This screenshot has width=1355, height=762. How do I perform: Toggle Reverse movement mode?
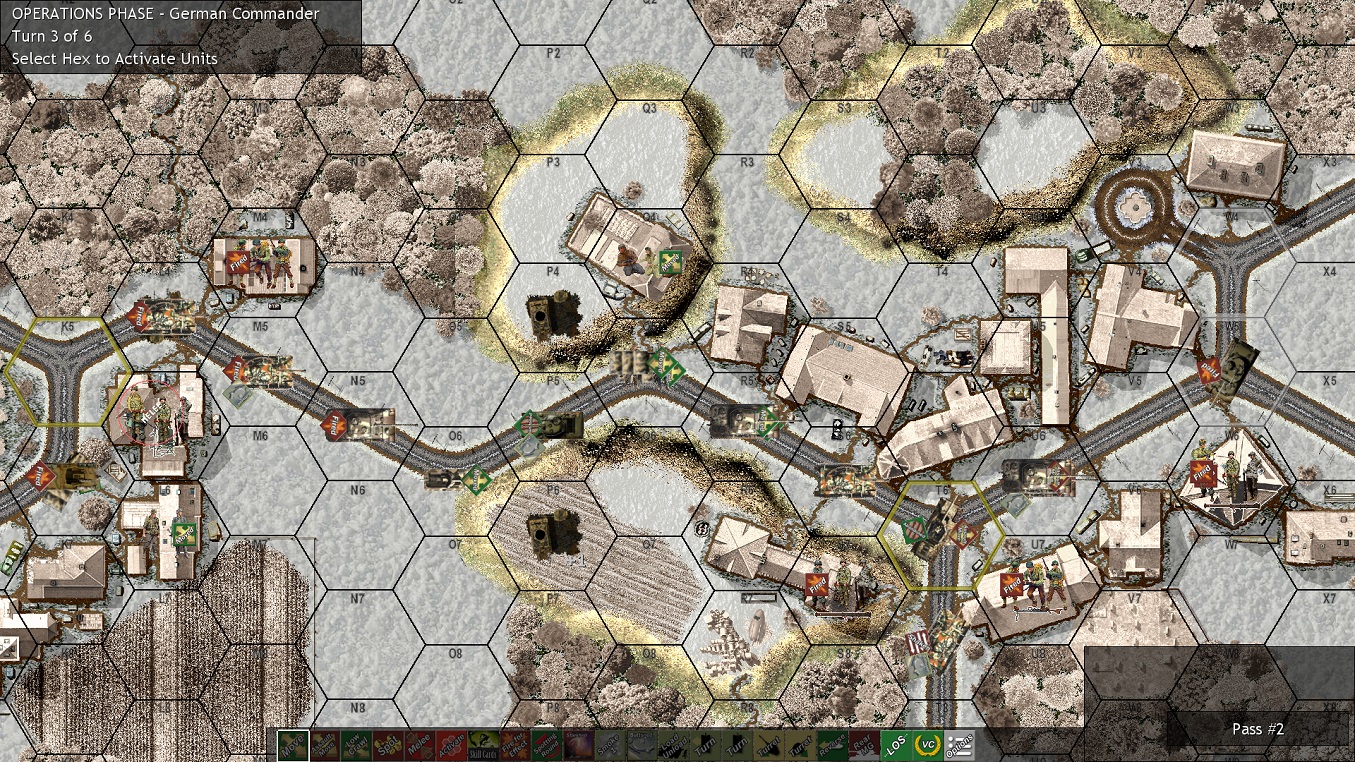[832, 744]
